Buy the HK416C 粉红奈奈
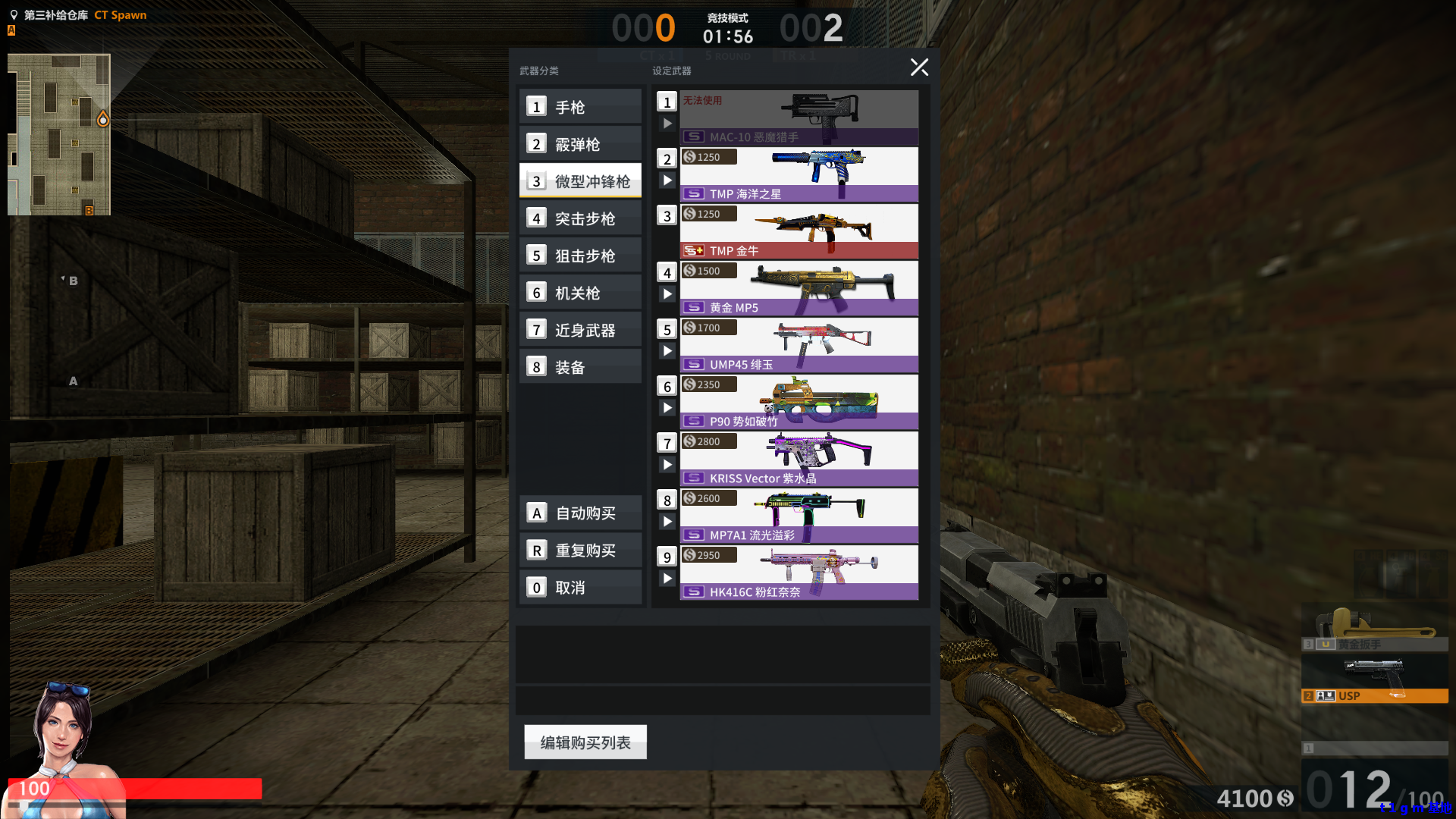The image size is (1456, 819). (x=799, y=573)
